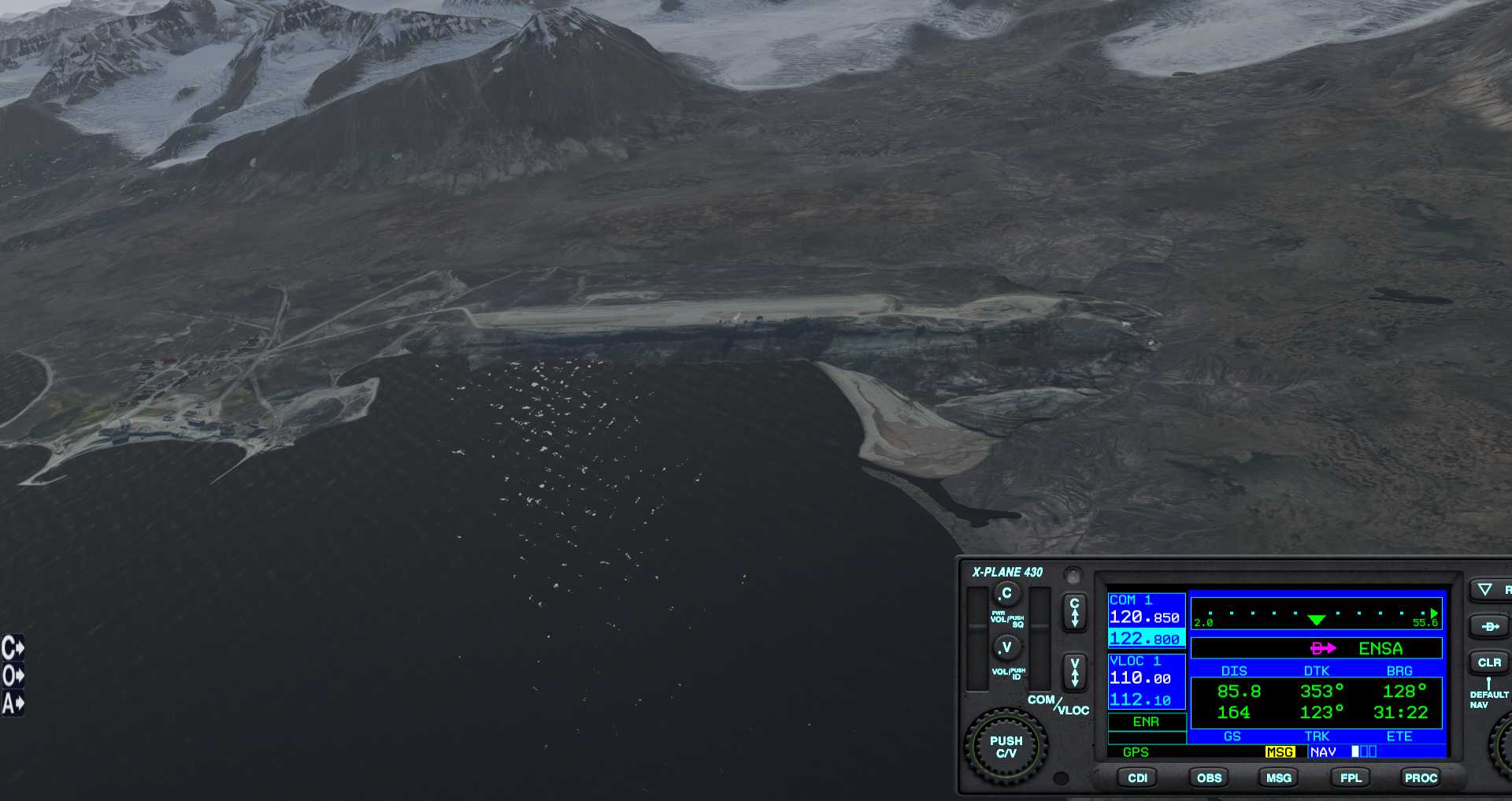
Task: Click the down-triangle range button
Action: click(x=1485, y=589)
